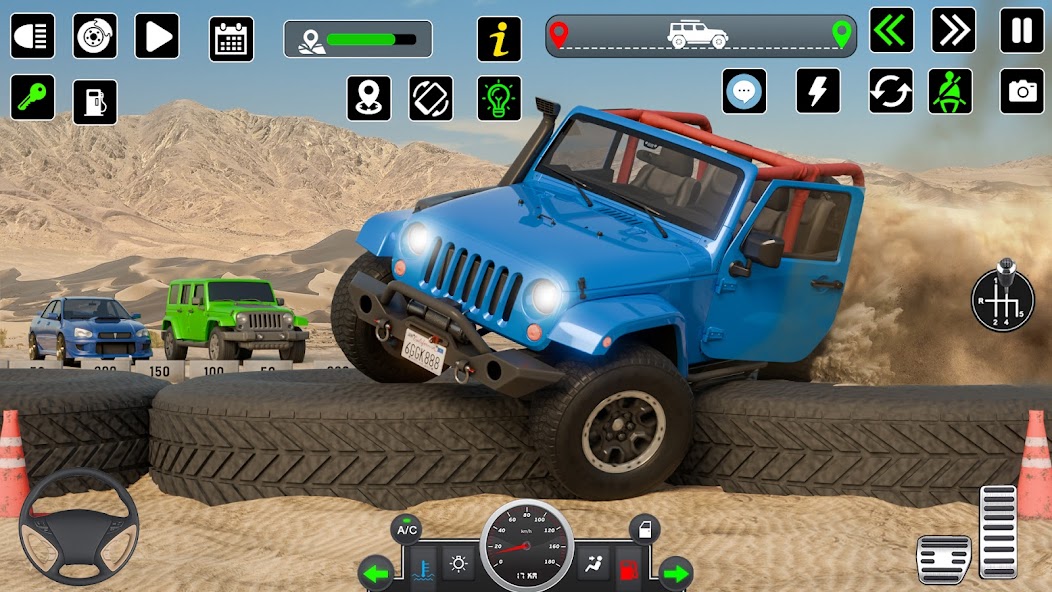Activate the green lightbulb hint
Viewport: 1052px width, 592px height.
pyautogui.click(x=499, y=98)
